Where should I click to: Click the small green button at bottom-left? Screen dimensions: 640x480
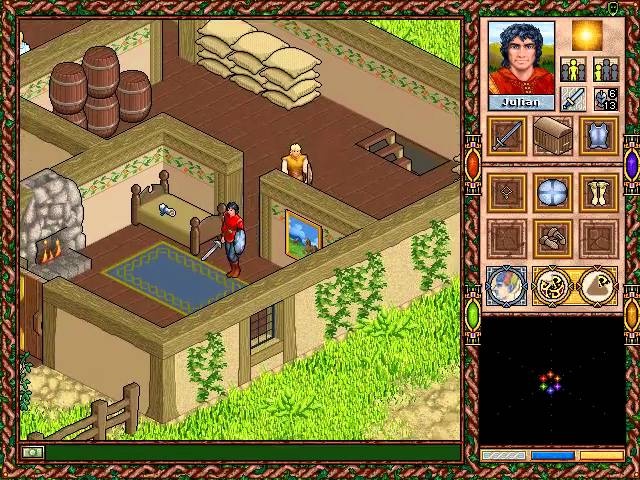pos(33,453)
